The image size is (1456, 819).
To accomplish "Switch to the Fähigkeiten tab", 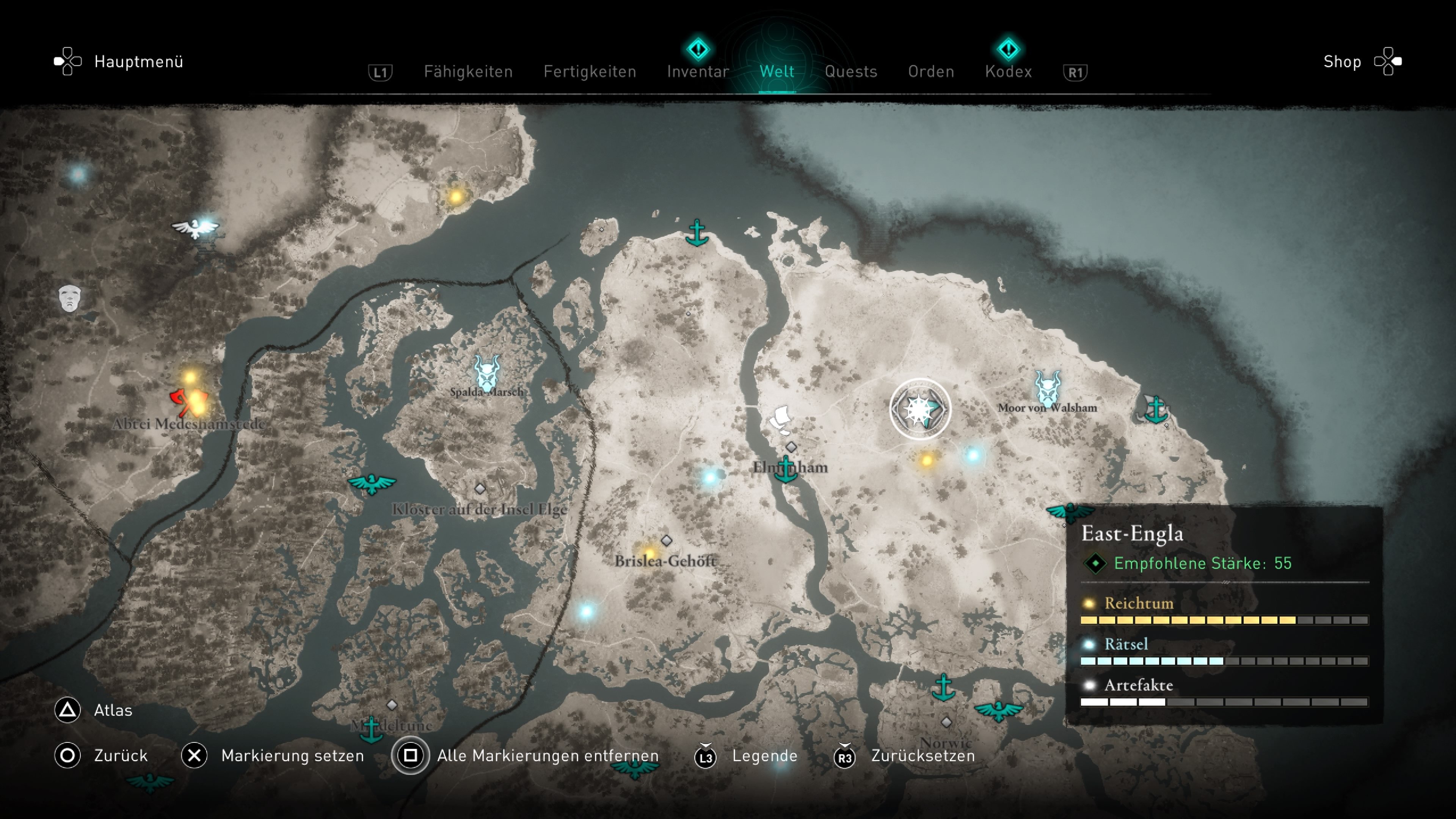I will point(468,72).
